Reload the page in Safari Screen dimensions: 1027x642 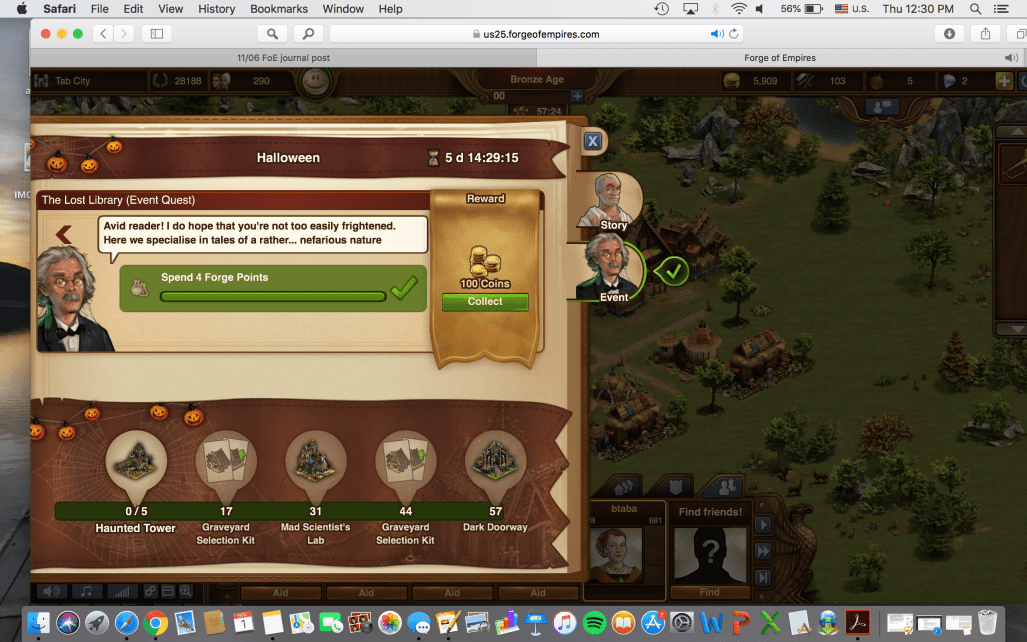pyautogui.click(x=735, y=33)
